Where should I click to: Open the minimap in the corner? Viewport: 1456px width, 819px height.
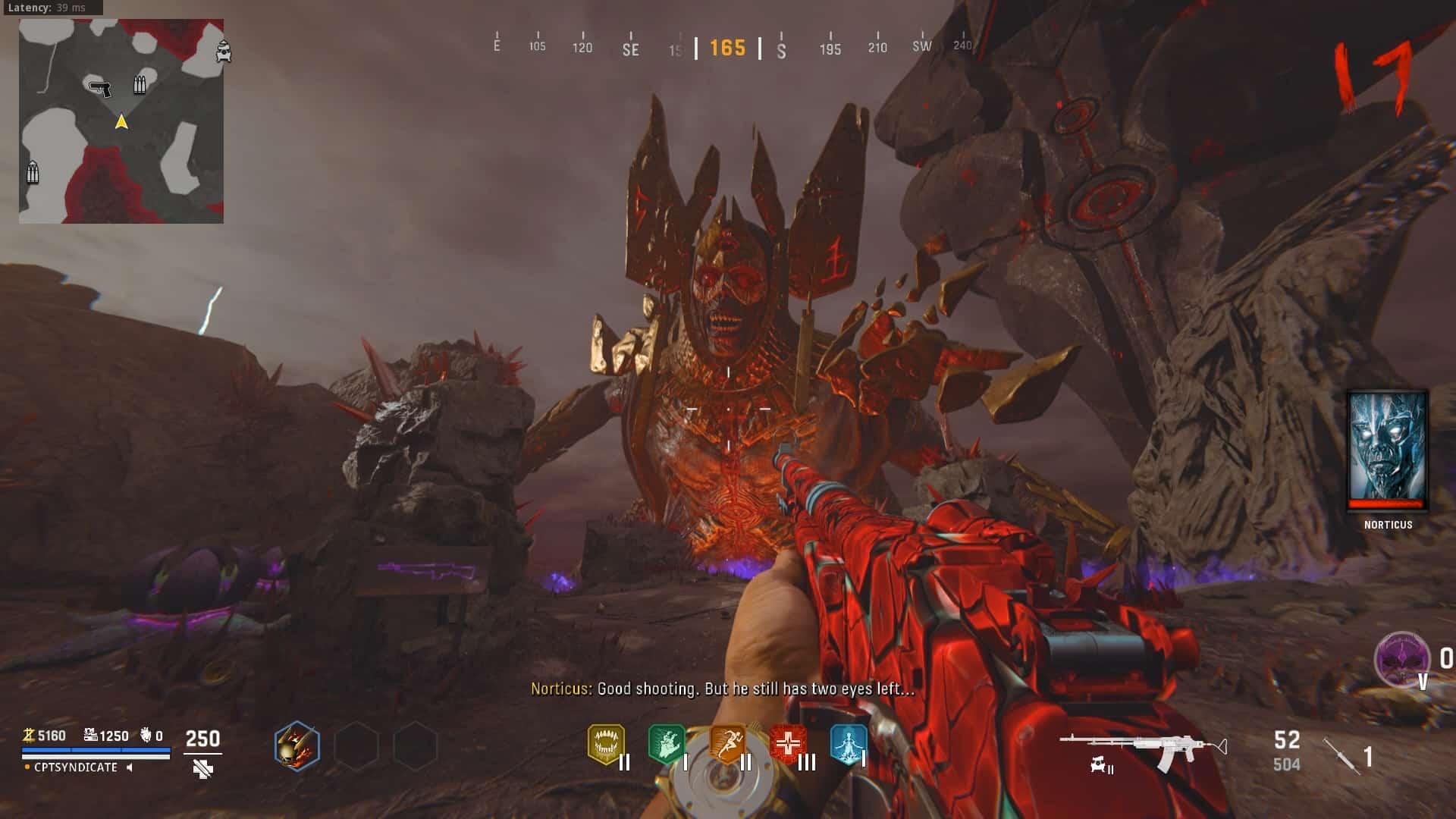point(121,121)
